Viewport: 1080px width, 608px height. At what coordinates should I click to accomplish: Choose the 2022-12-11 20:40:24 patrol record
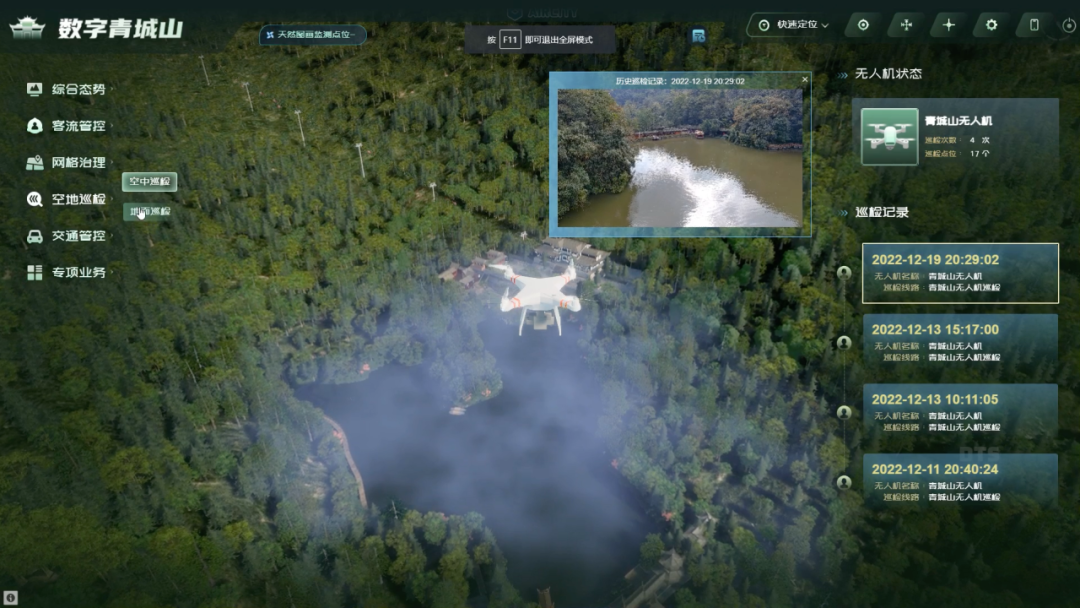coord(960,481)
